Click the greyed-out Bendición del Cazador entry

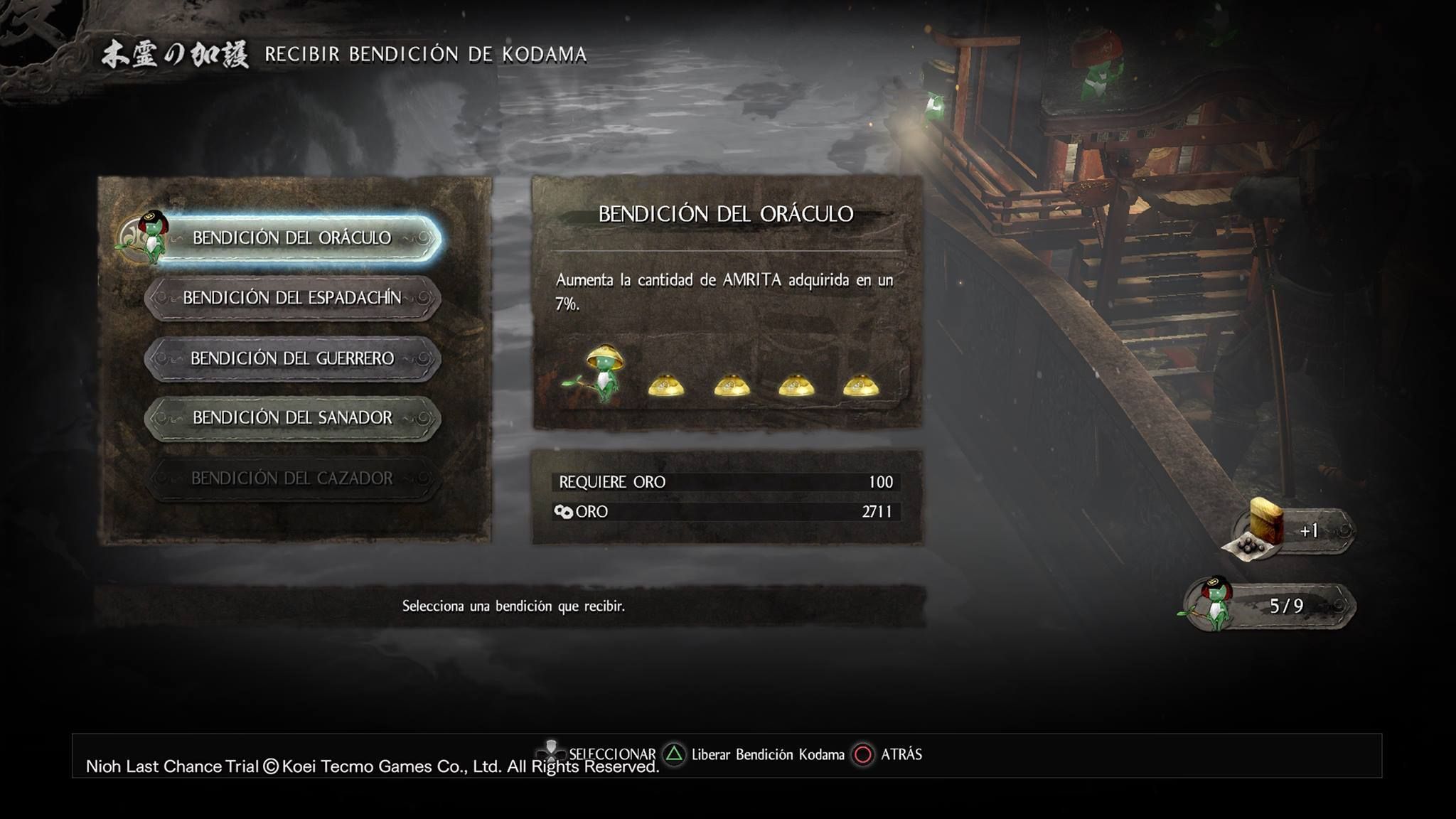pos(292,478)
